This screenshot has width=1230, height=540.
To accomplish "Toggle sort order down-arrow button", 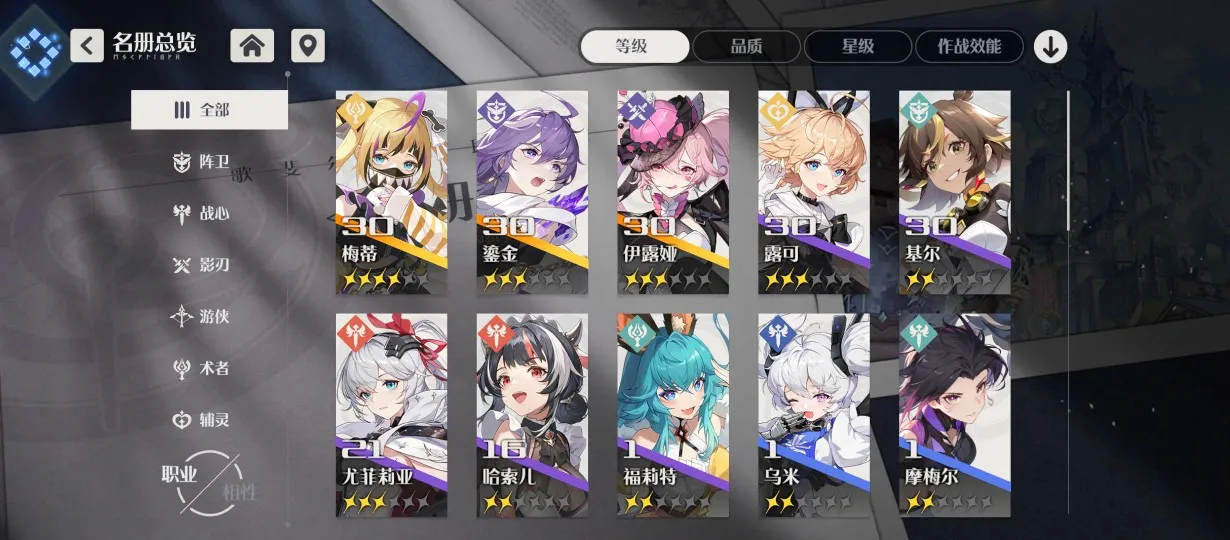I will (x=1050, y=46).
